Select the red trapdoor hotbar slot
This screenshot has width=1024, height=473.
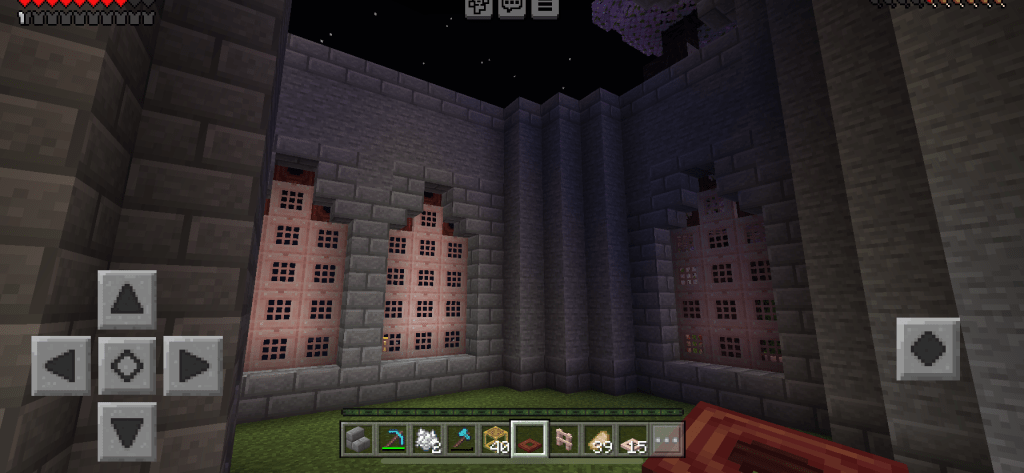tap(529, 438)
